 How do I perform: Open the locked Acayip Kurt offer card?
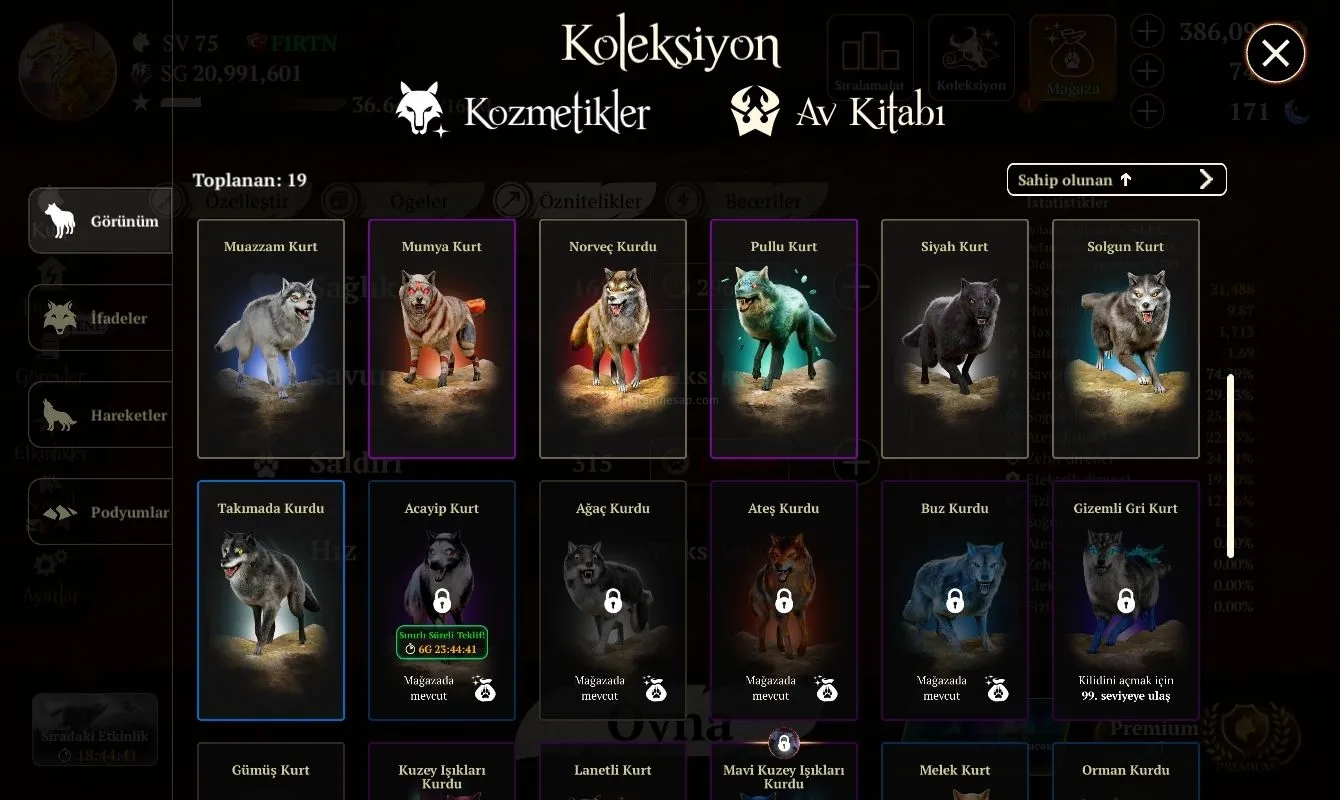pyautogui.click(x=442, y=600)
